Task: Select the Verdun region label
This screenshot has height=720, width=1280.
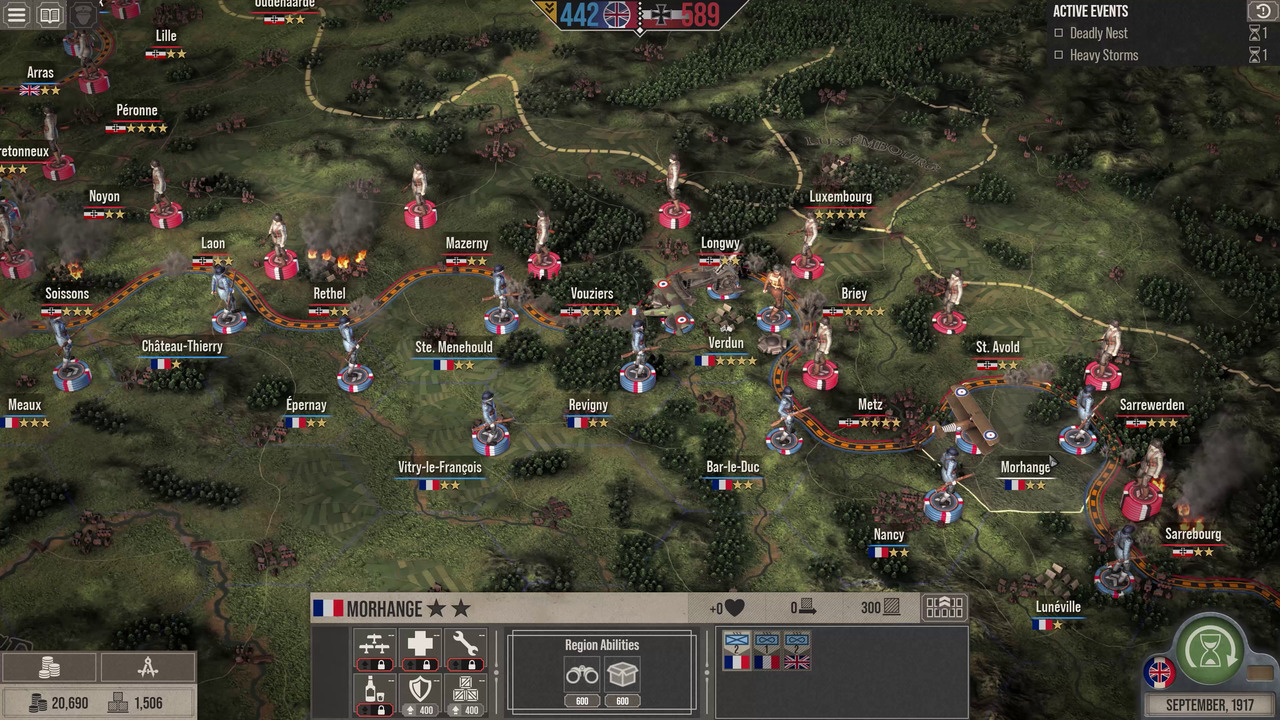Action: (726, 343)
